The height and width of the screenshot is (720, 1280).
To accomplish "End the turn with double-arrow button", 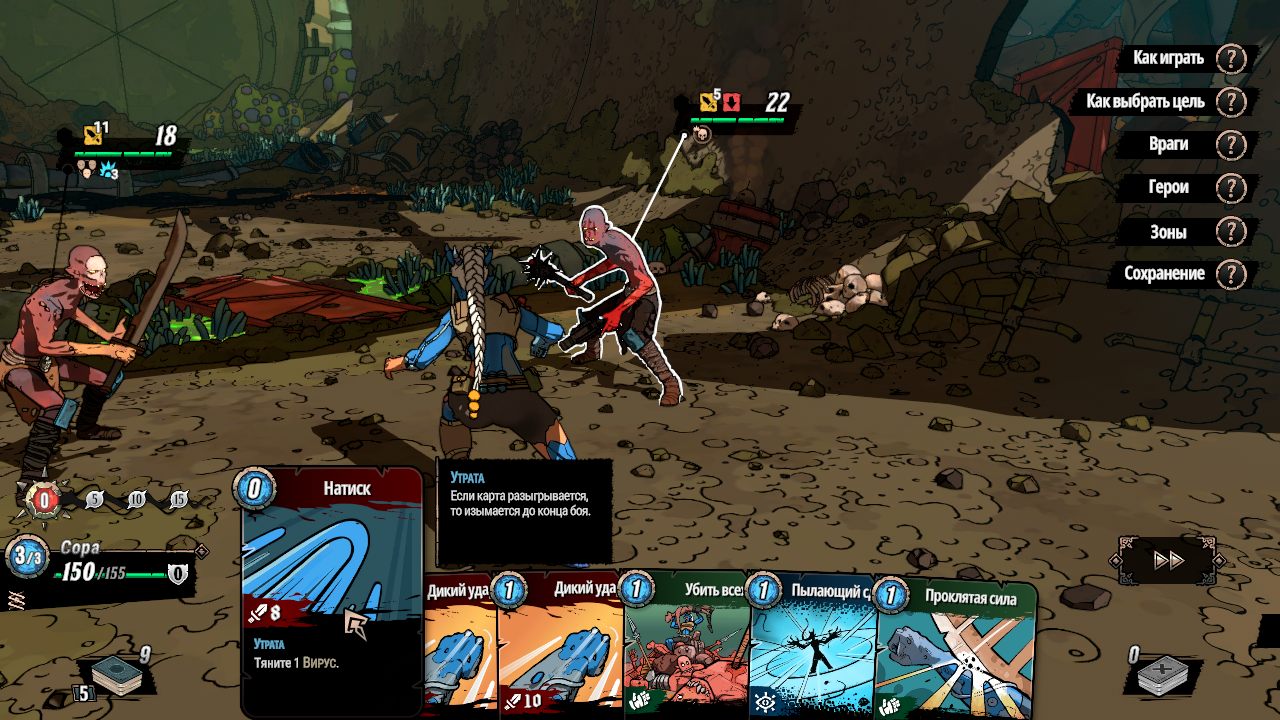I will click(1168, 560).
